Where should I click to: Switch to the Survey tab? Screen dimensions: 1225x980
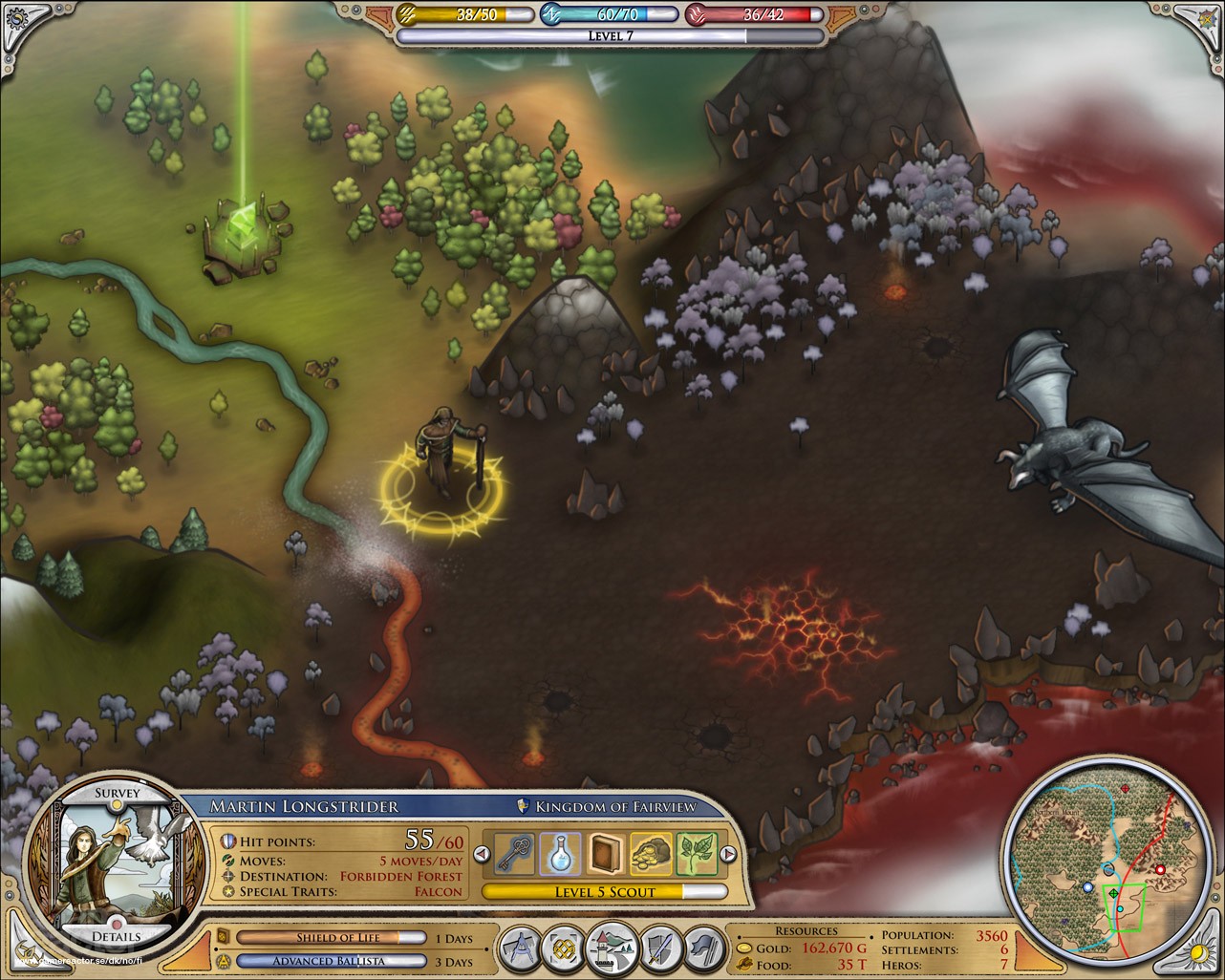click(118, 793)
